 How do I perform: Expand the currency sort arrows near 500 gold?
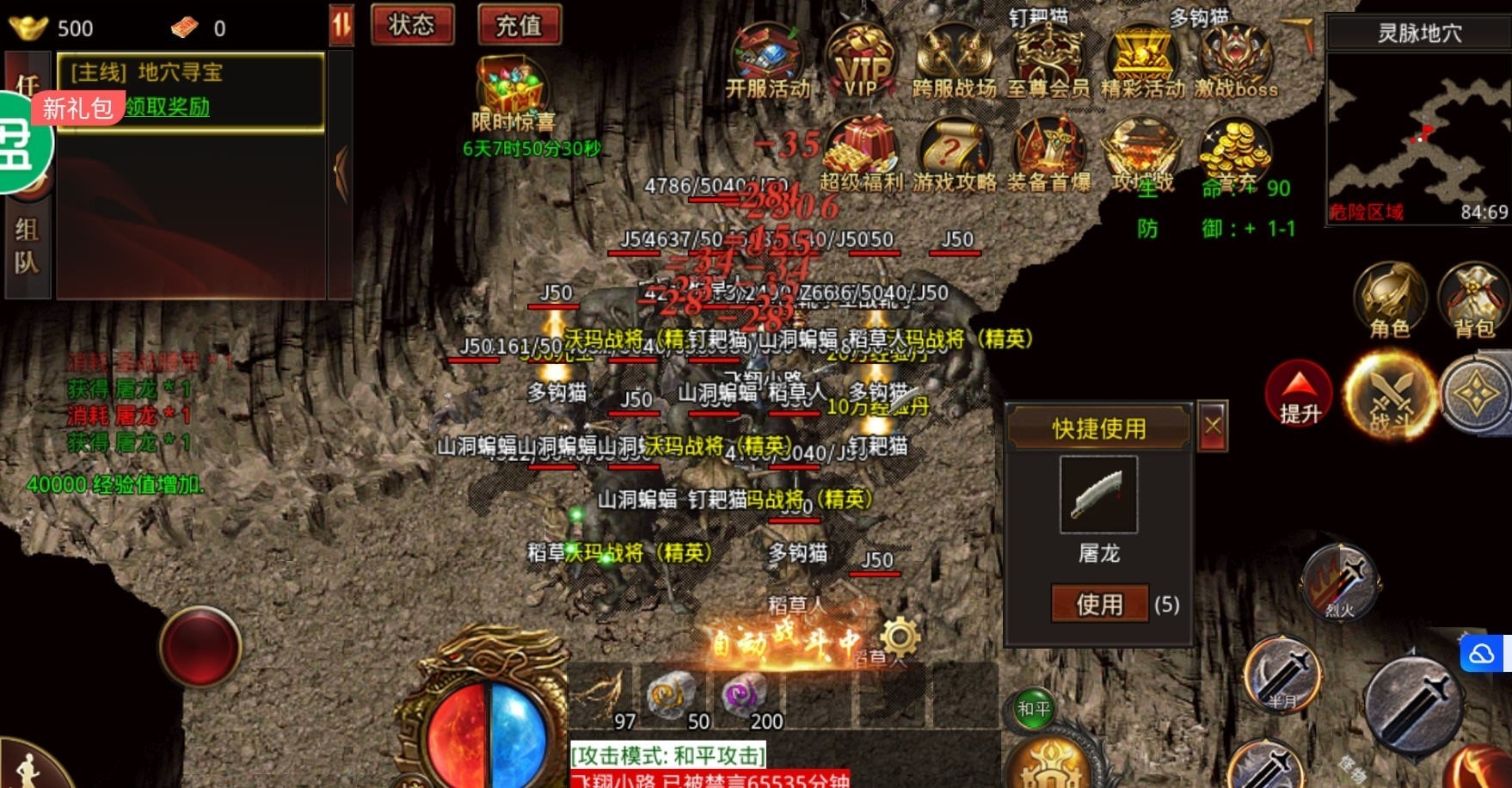click(342, 24)
